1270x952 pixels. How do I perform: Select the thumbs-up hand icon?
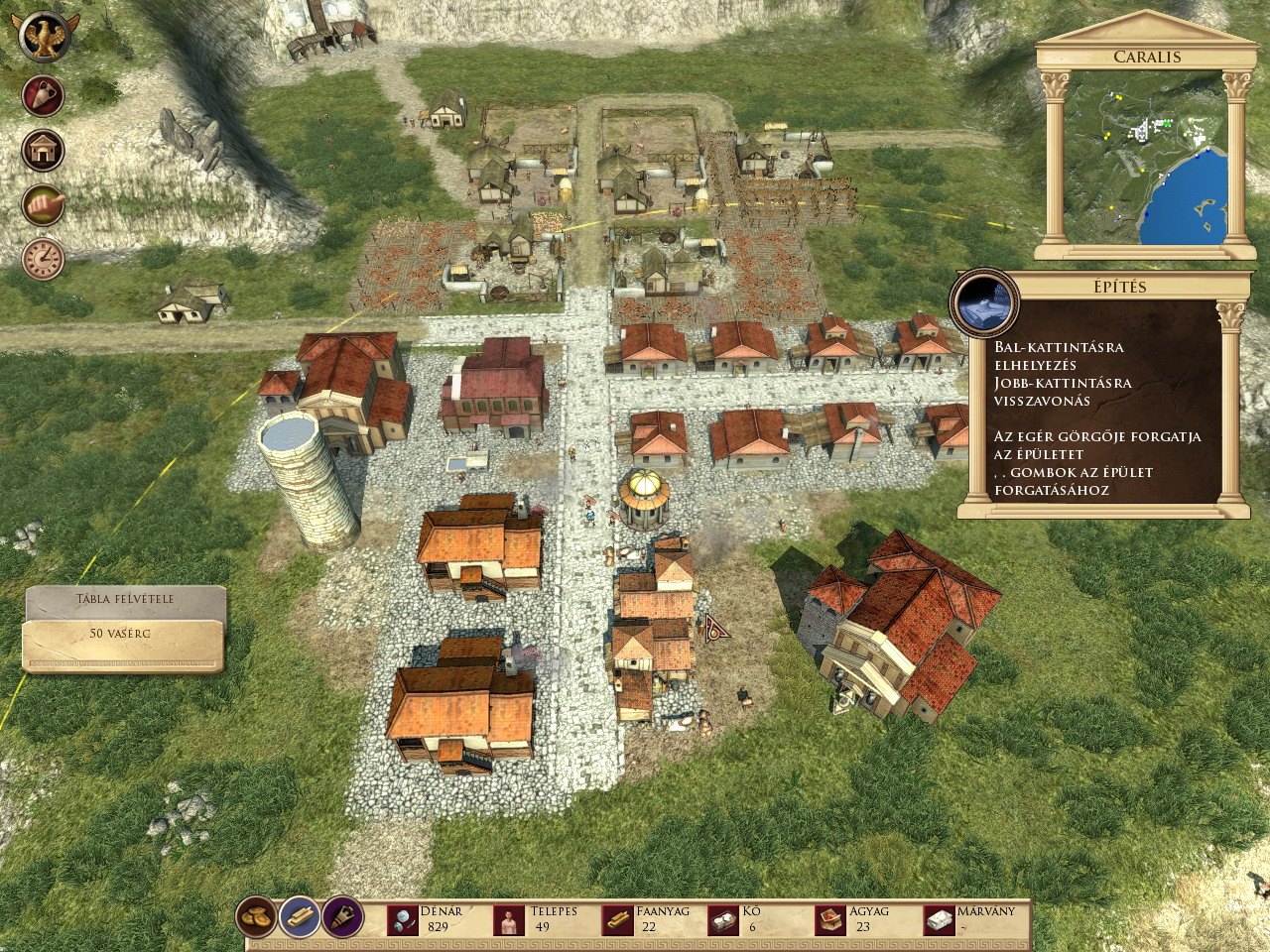tap(43, 204)
